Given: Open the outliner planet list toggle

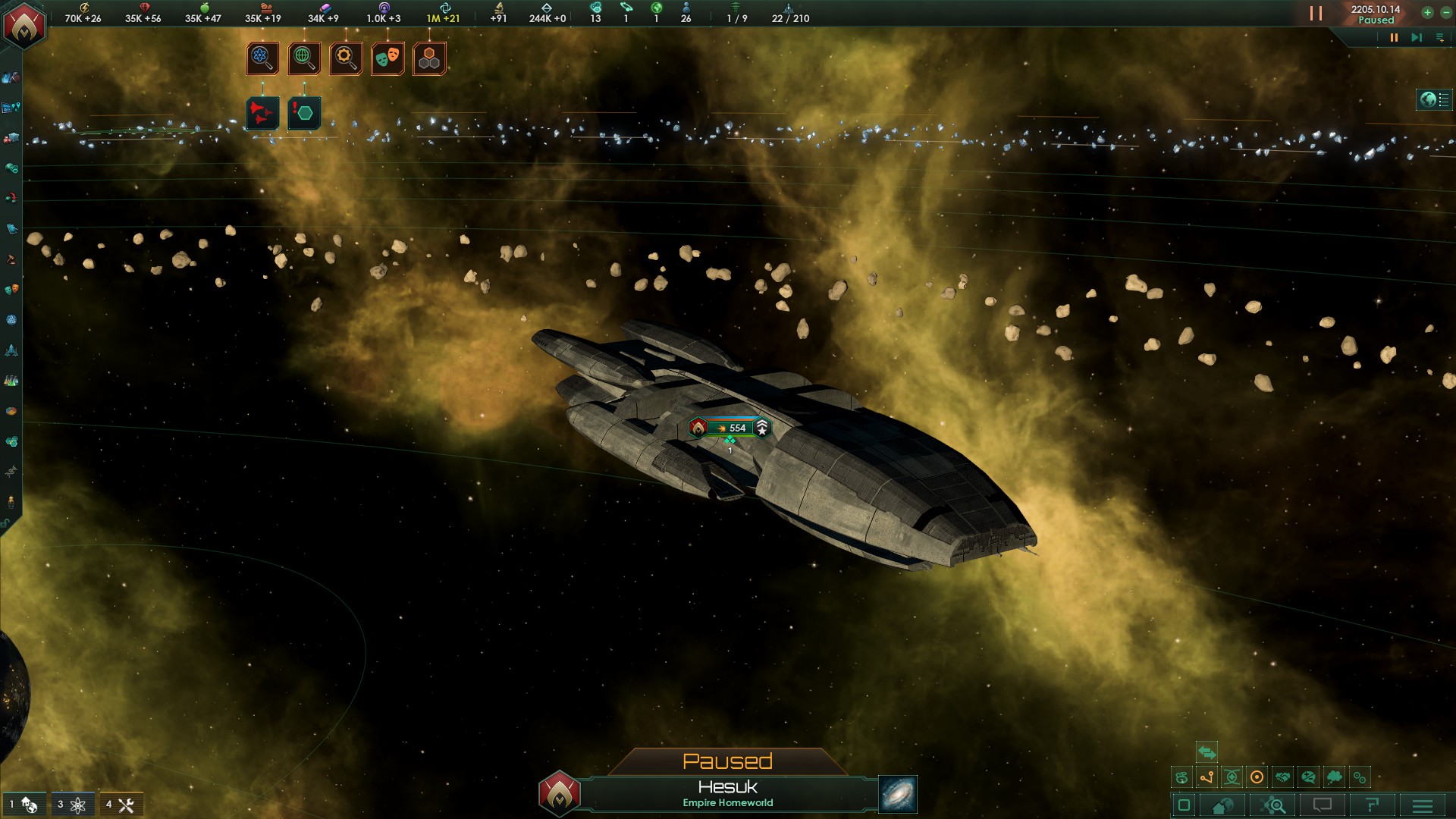Looking at the screenshot, I should 1434,99.
